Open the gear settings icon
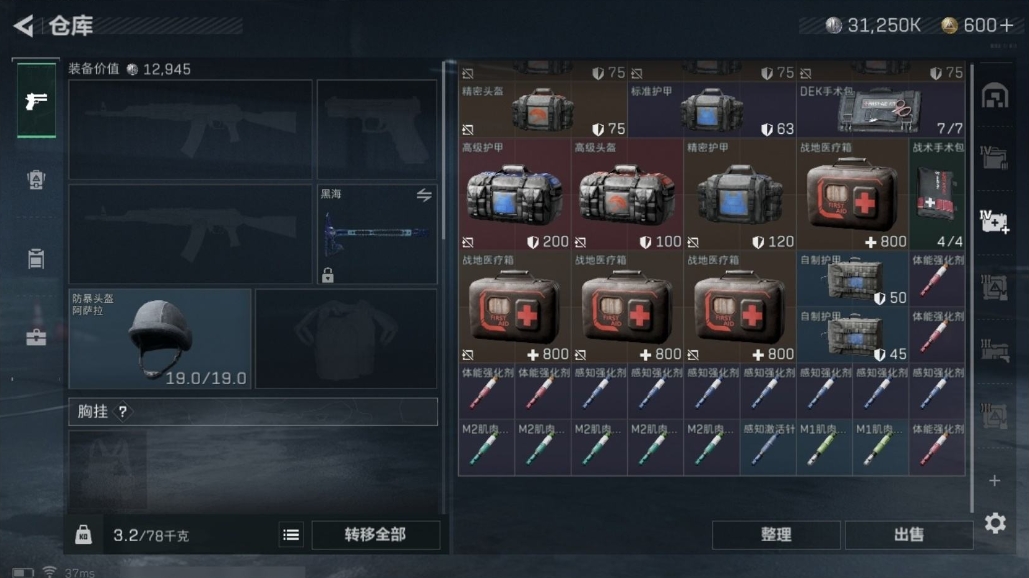 (995, 523)
